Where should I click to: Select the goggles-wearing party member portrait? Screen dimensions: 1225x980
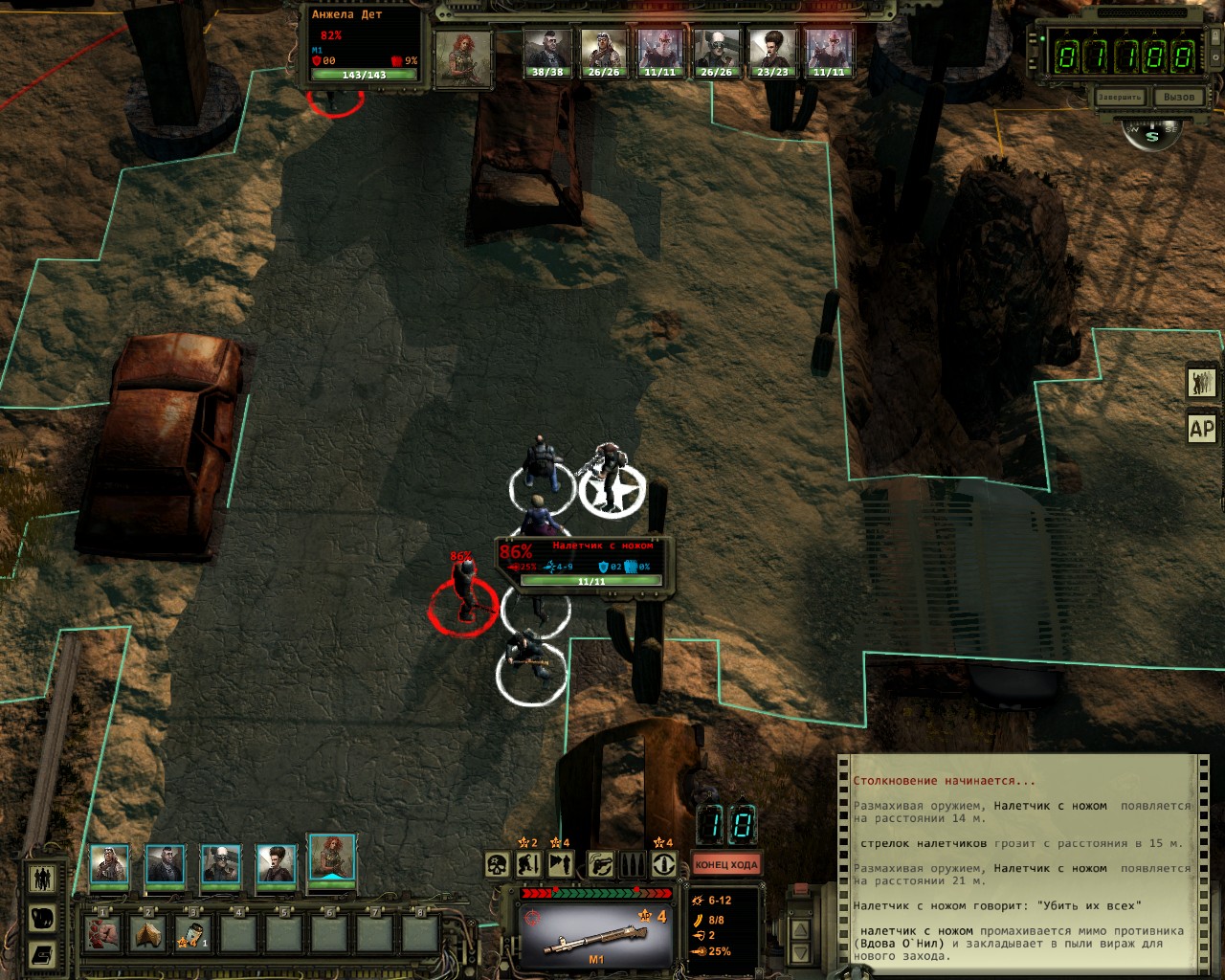point(220,864)
